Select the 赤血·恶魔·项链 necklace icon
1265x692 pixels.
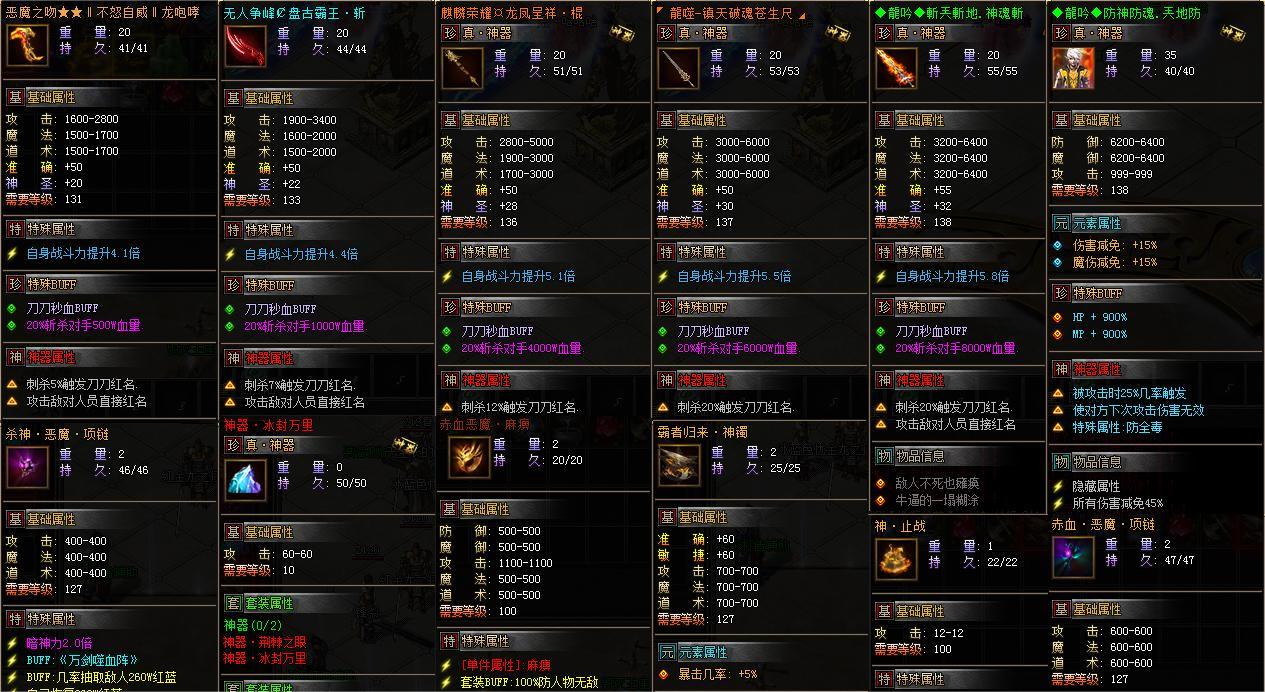pyautogui.click(x=1073, y=557)
